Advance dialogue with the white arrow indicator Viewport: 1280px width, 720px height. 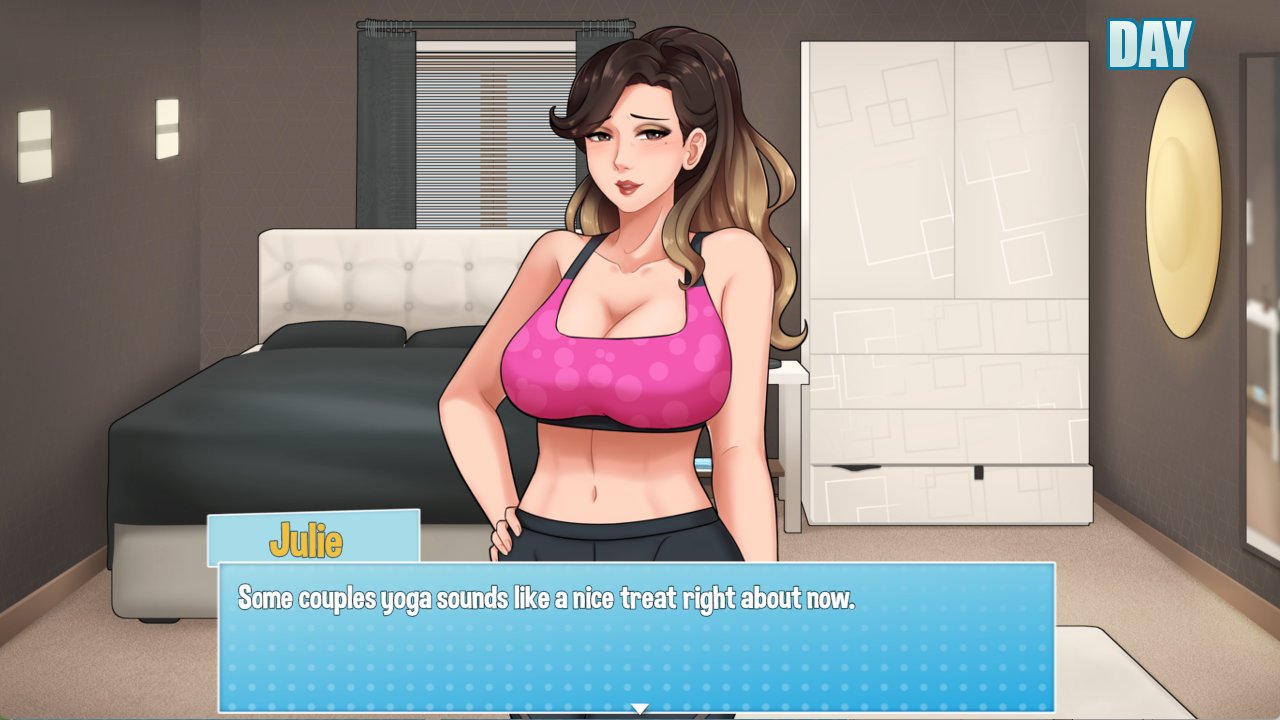pos(639,709)
